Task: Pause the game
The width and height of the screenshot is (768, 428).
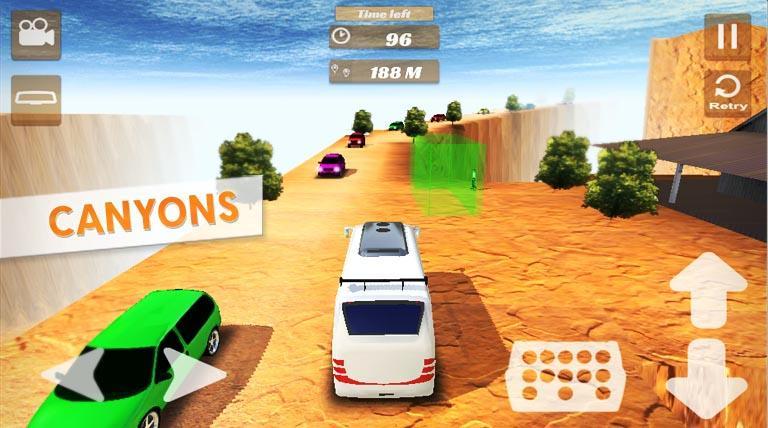Action: 727,37
